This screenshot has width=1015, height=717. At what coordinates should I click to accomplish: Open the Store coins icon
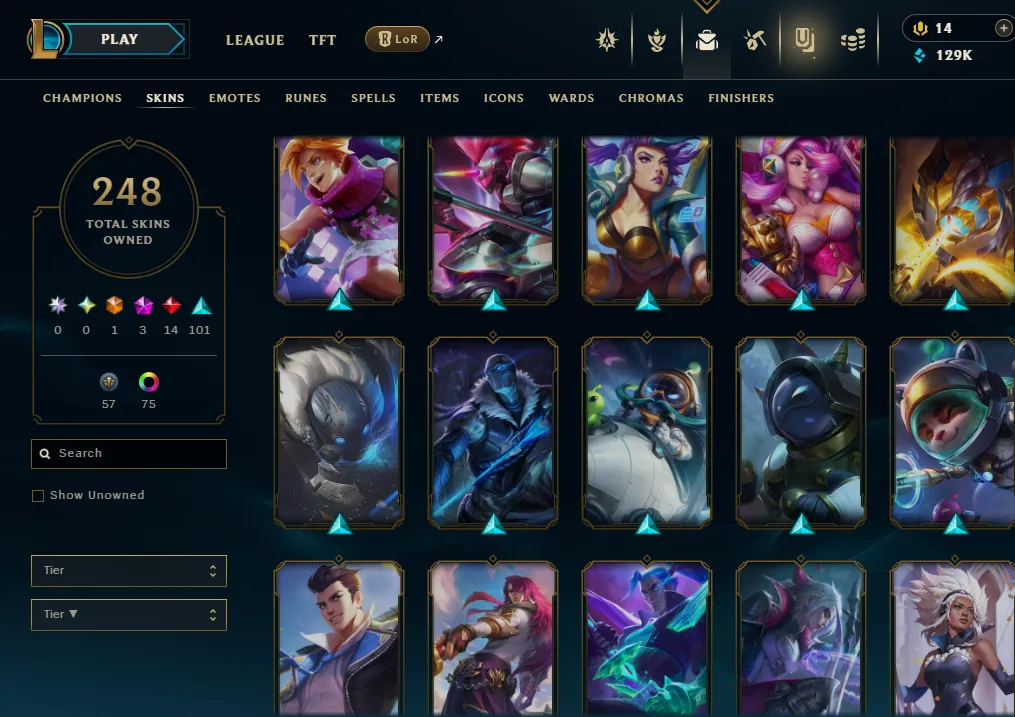coord(852,40)
